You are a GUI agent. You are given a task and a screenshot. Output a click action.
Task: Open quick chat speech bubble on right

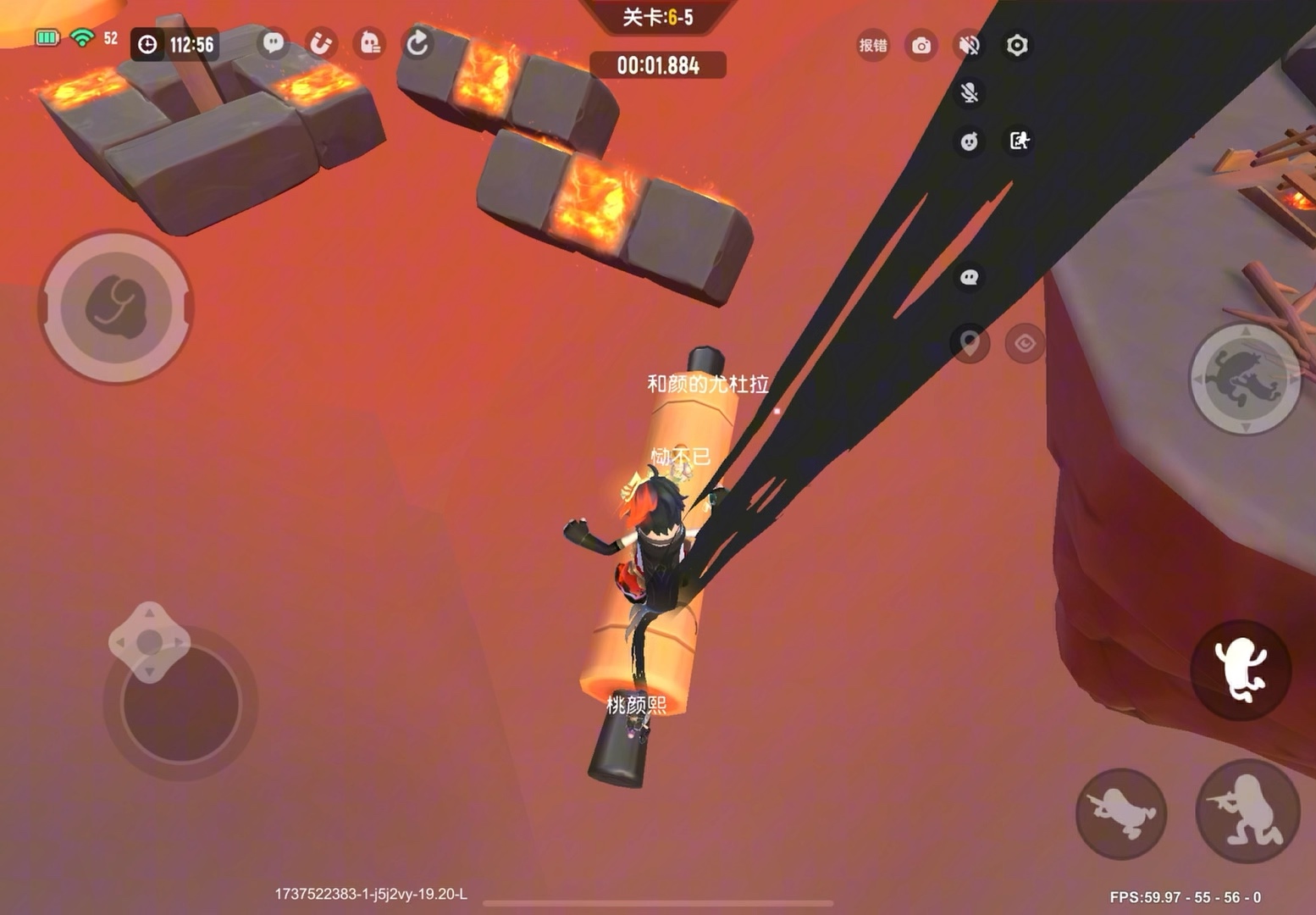pos(970,277)
